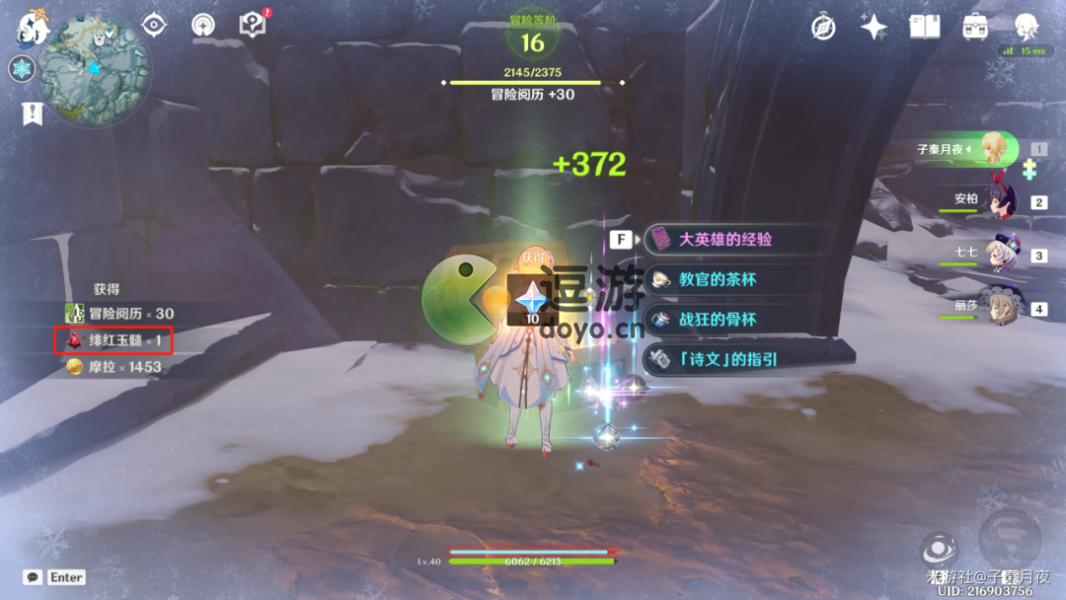This screenshot has height=600, width=1066.
Task: Open the compass events icon
Action: click(823, 27)
